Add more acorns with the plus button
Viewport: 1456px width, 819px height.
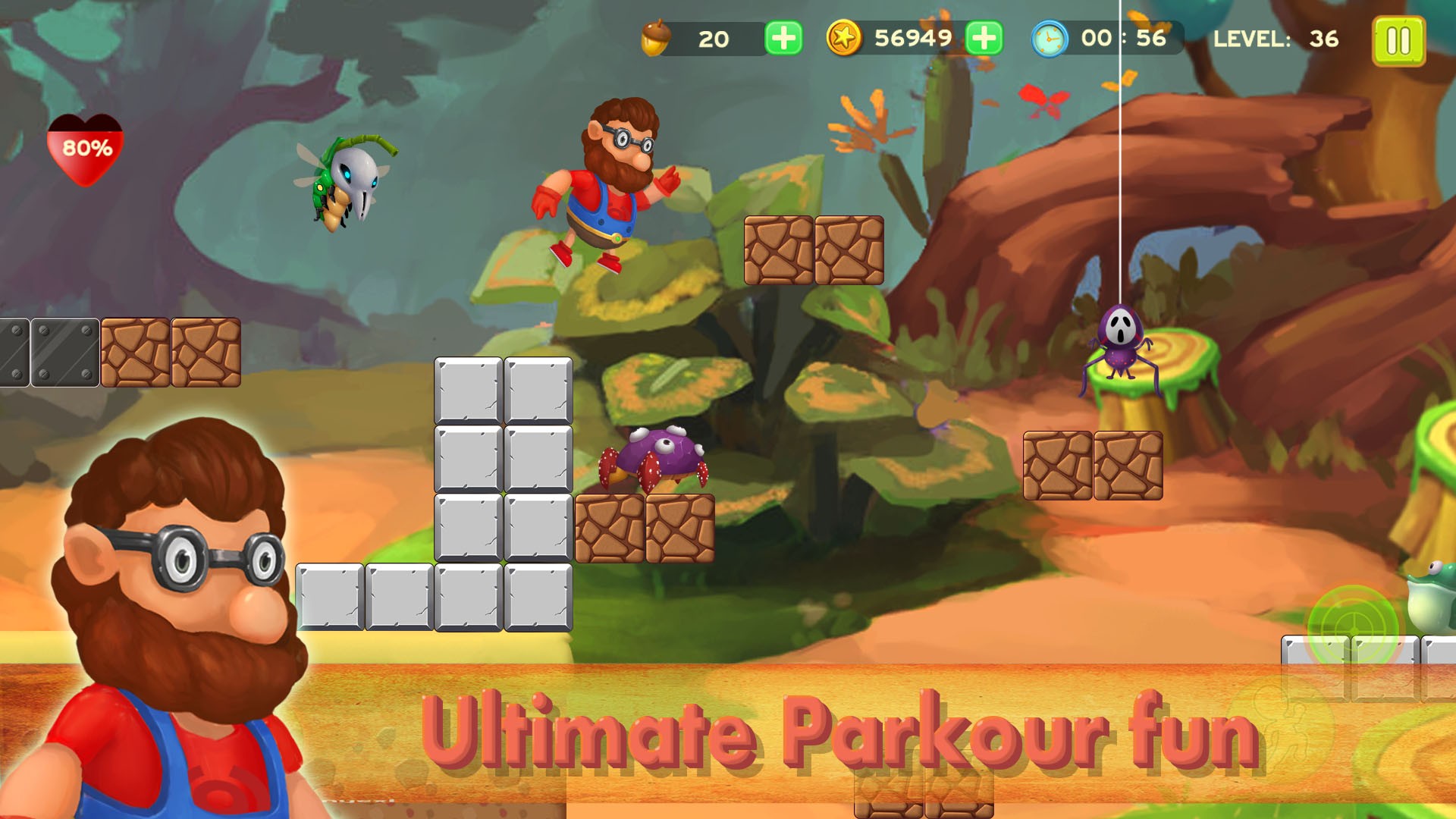tap(783, 38)
